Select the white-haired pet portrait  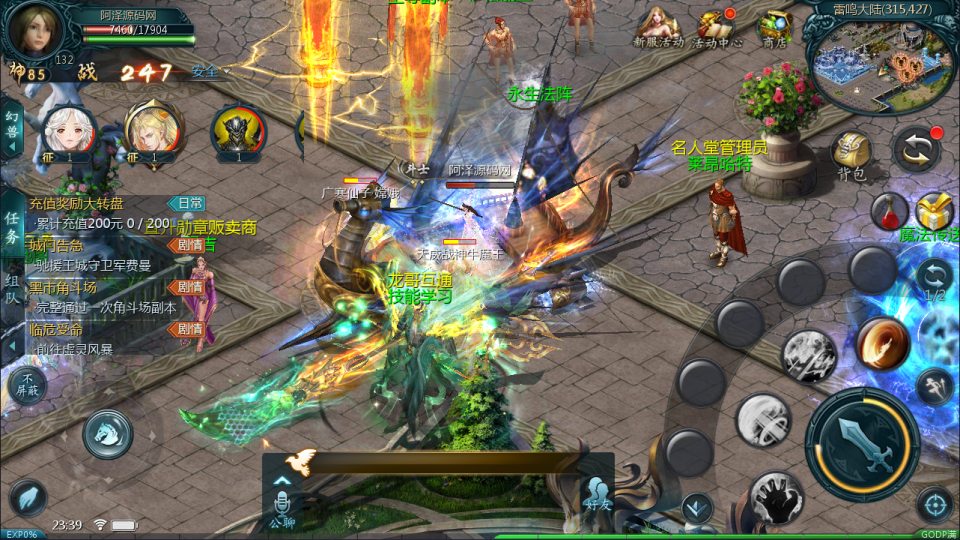(x=70, y=132)
